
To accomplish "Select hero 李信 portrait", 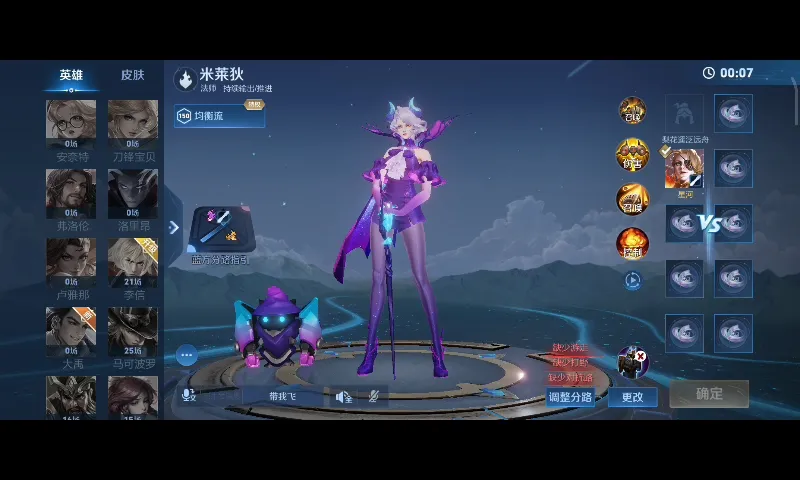I will 133,262.
